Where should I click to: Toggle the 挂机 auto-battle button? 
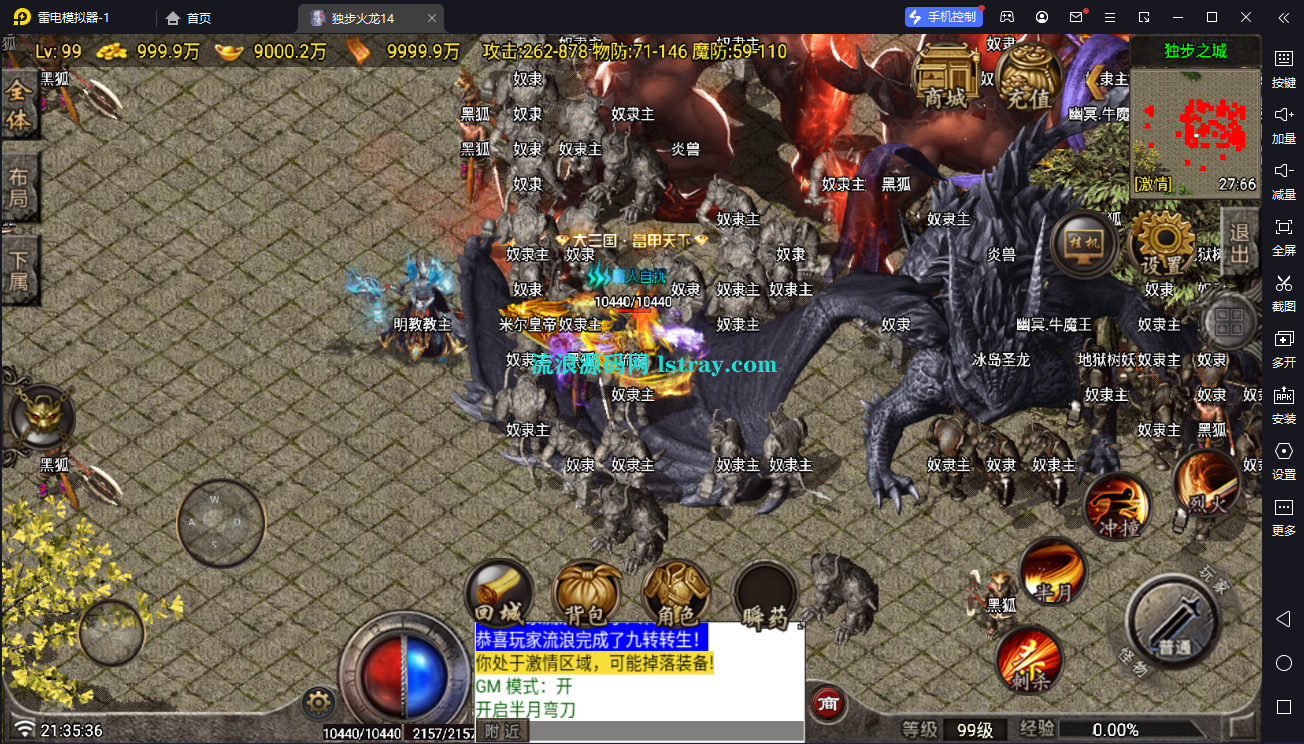[1085, 246]
